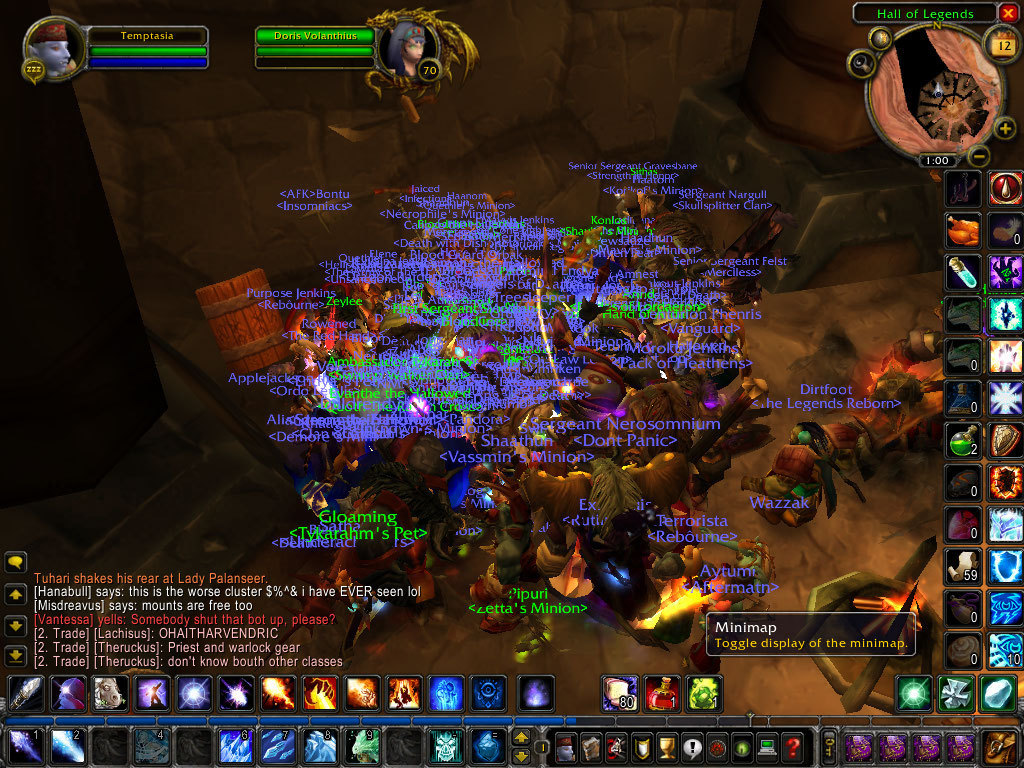The width and height of the screenshot is (1024, 768).
Task: Zoom out on the minimap
Action: click(x=980, y=156)
